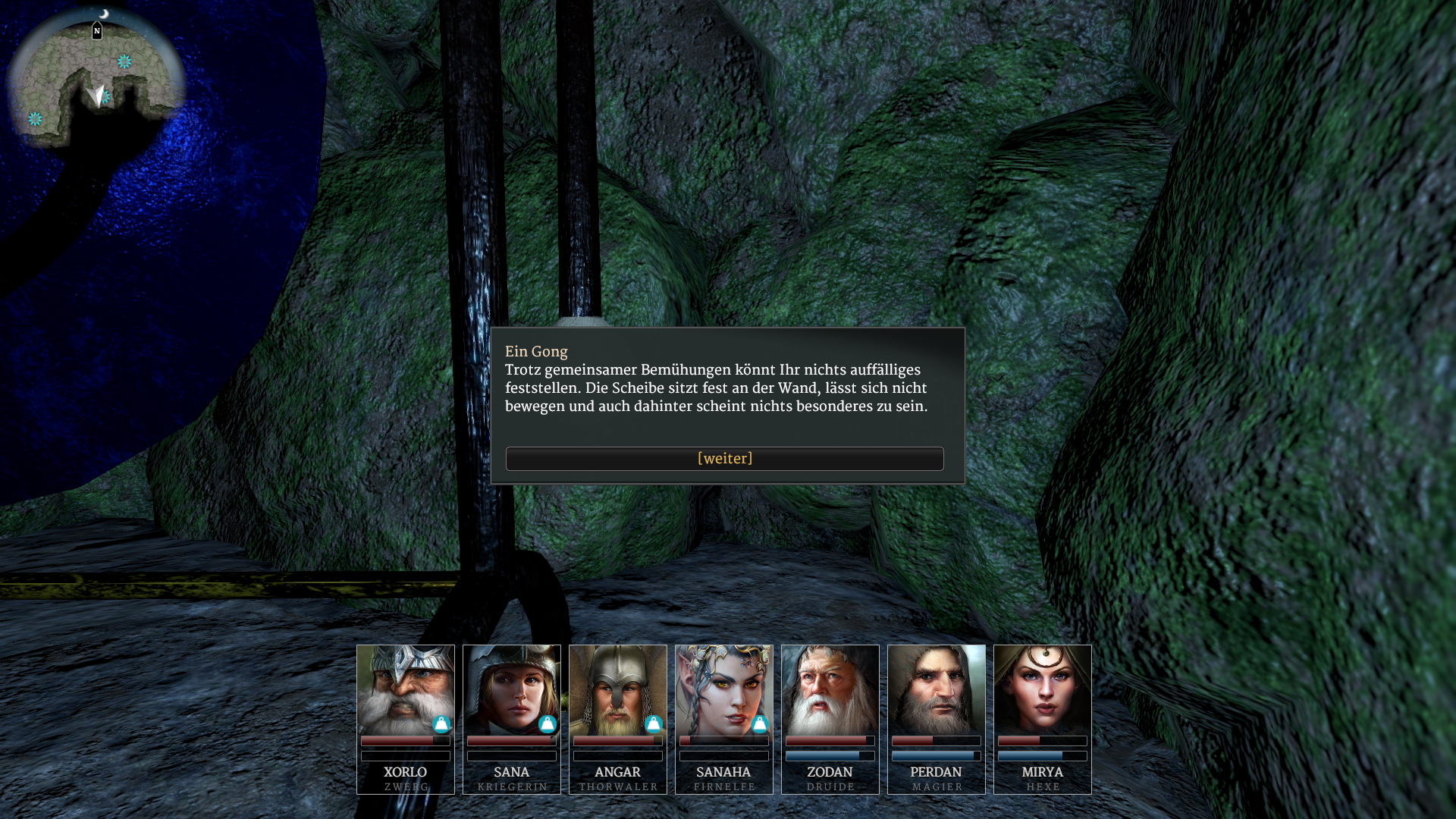Viewport: 1456px width, 819px height.
Task: Continue the dialogue with [weiter]
Action: pyautogui.click(x=724, y=459)
